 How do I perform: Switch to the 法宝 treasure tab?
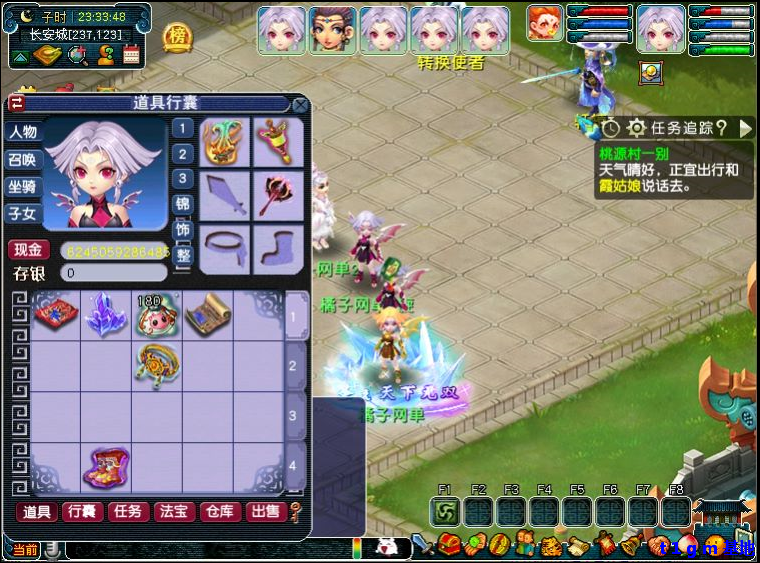click(173, 512)
